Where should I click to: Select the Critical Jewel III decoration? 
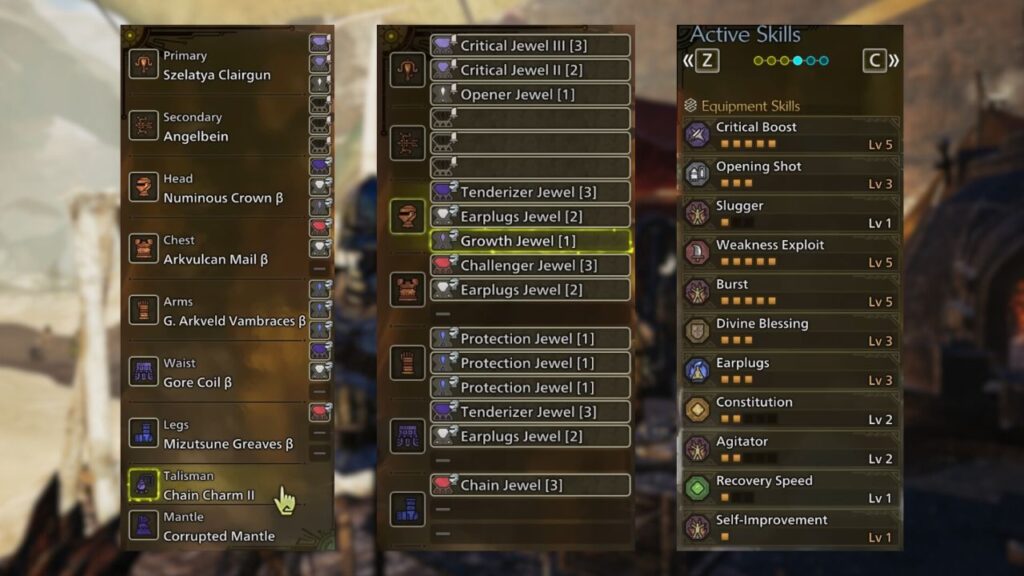point(530,46)
